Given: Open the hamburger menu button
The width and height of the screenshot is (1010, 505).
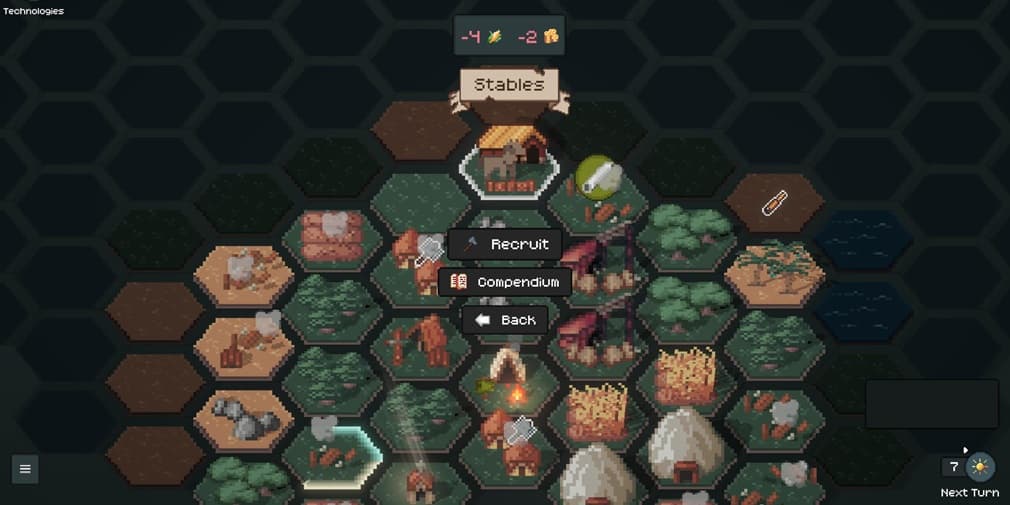Looking at the screenshot, I should click(25, 468).
